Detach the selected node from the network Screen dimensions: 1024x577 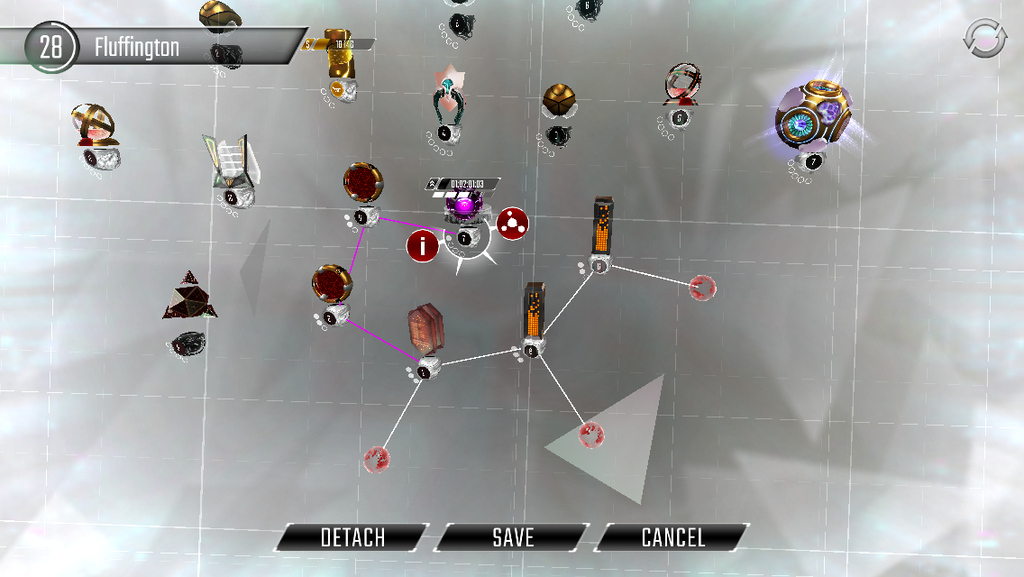click(352, 538)
